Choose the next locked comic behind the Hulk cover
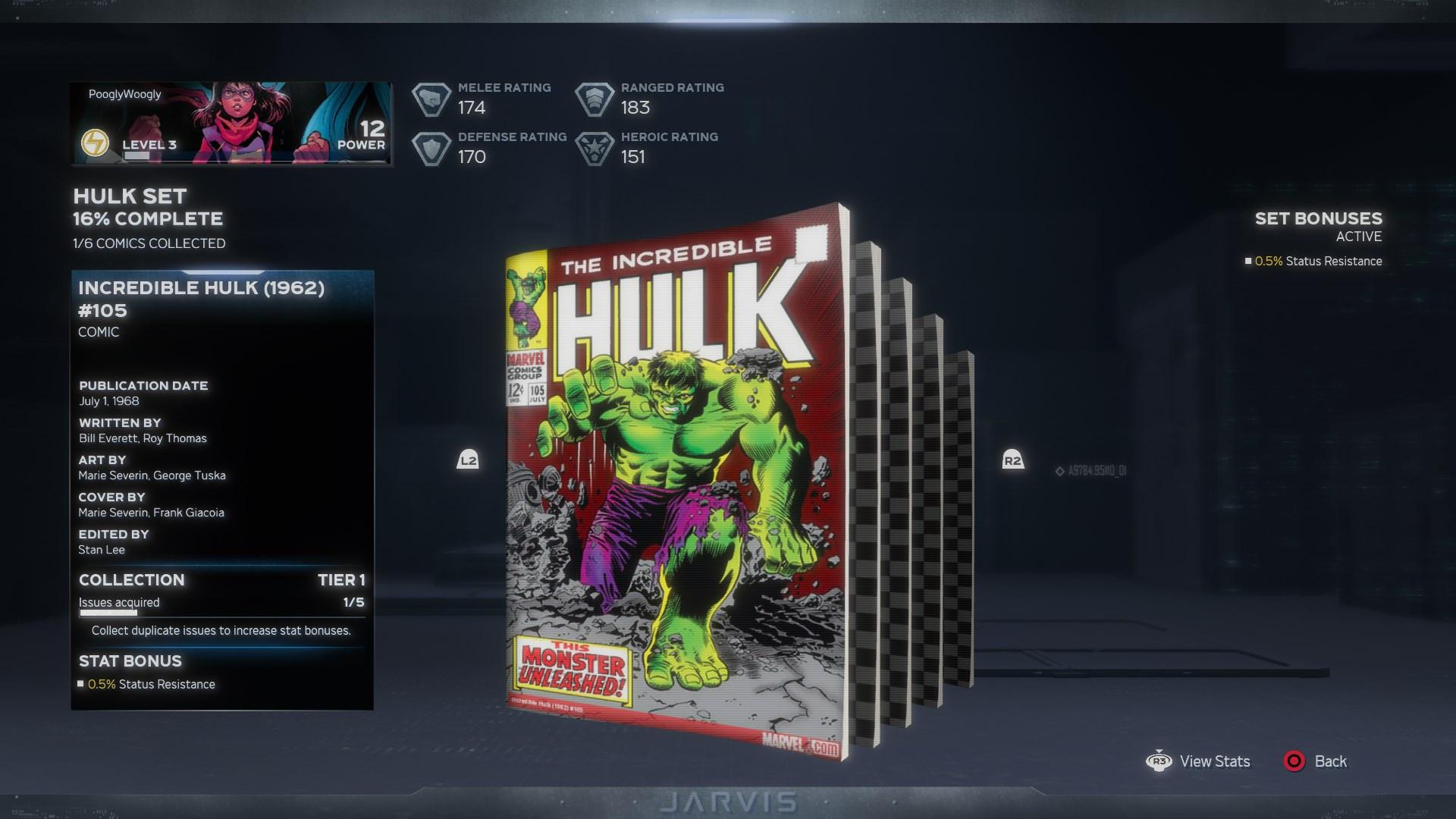Viewport: 1456px width, 819px height. point(867,493)
